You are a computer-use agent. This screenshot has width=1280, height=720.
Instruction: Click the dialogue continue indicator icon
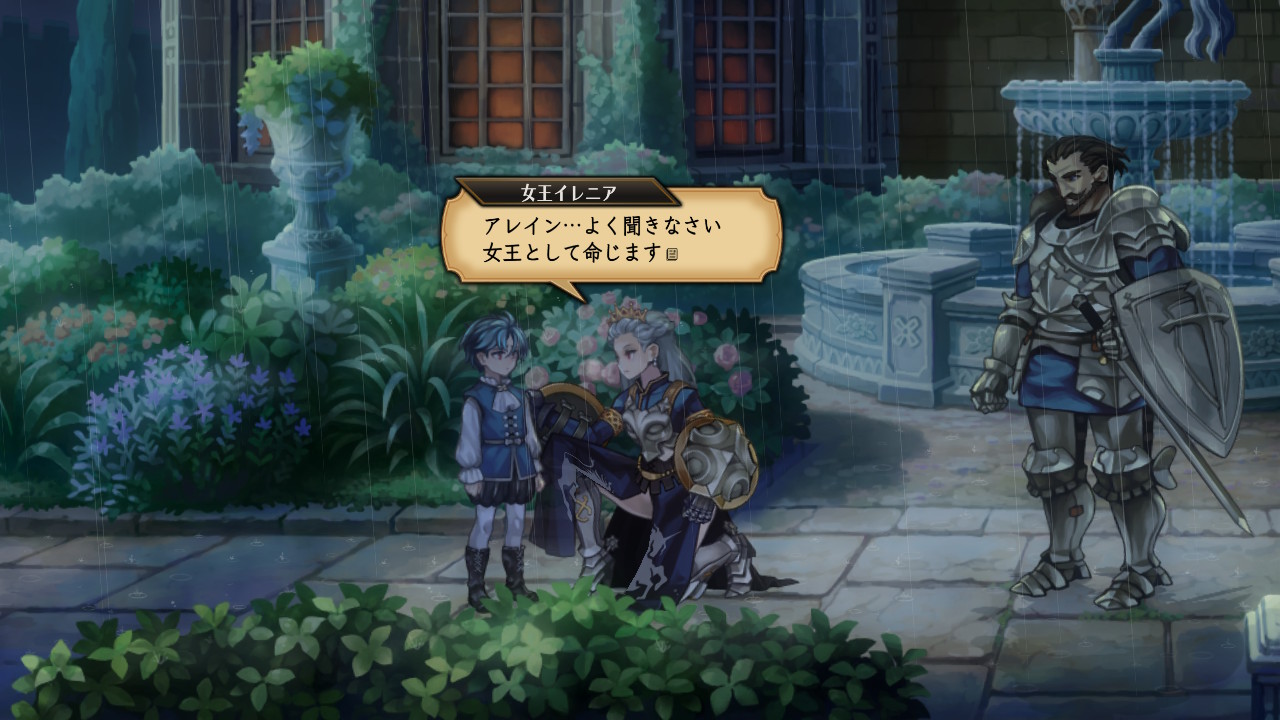pyautogui.click(x=673, y=255)
